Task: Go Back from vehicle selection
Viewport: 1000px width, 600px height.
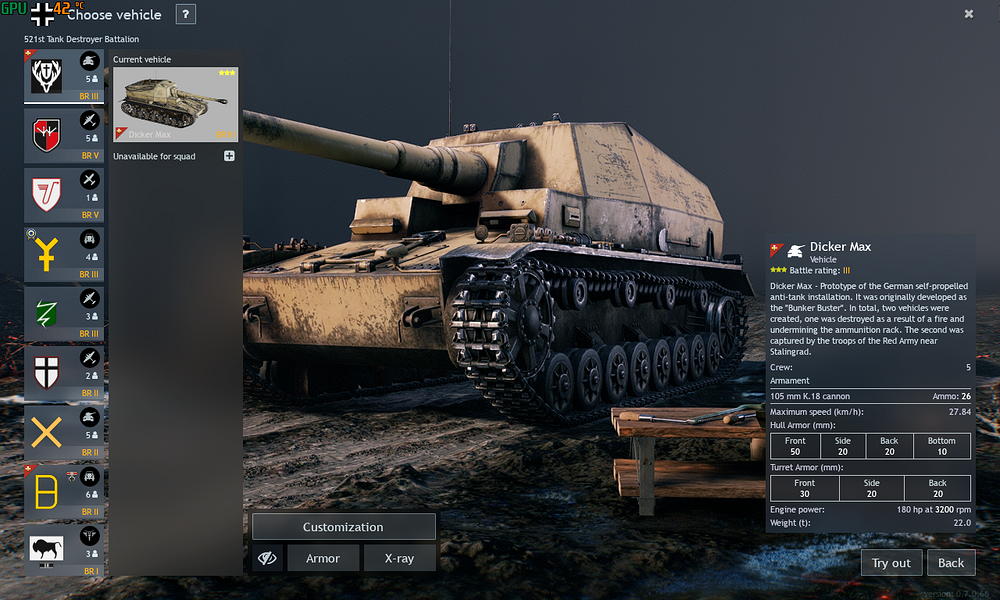Action: pos(951,563)
